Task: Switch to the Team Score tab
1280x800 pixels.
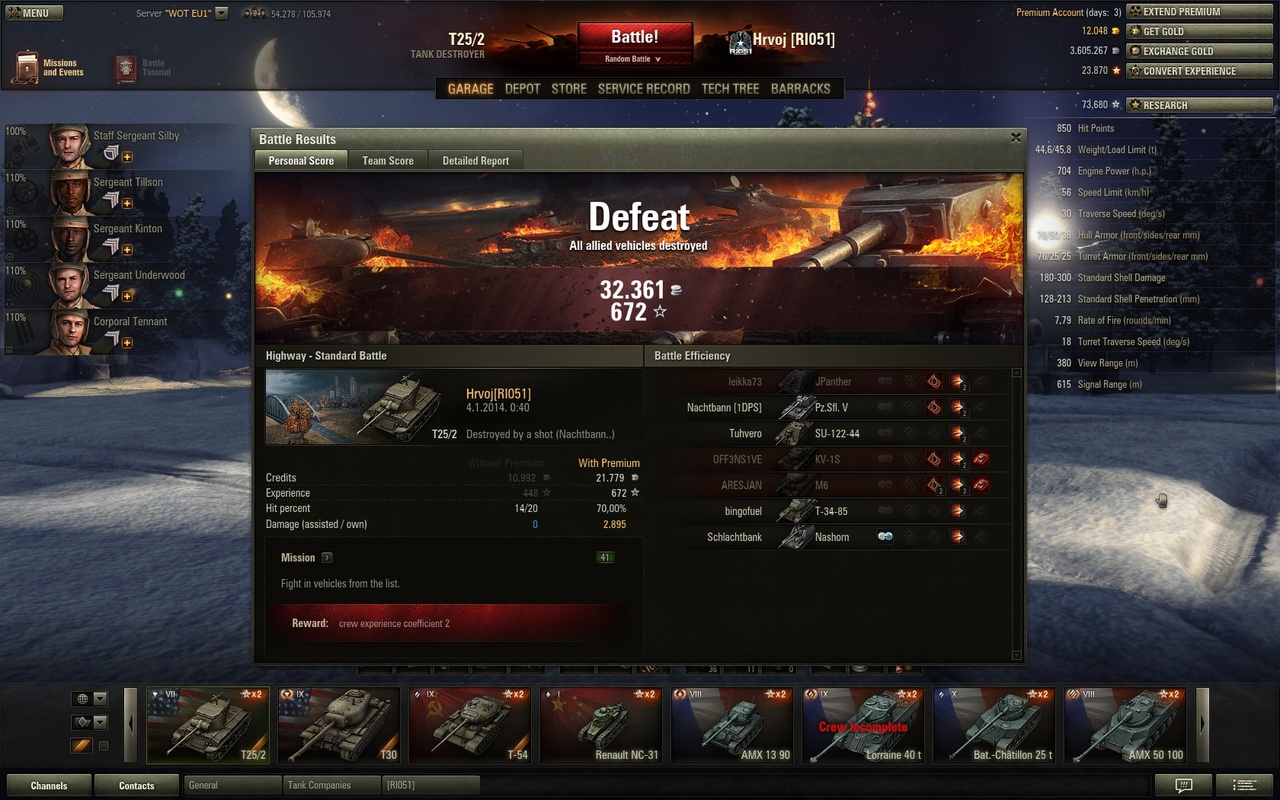Action: click(387, 160)
